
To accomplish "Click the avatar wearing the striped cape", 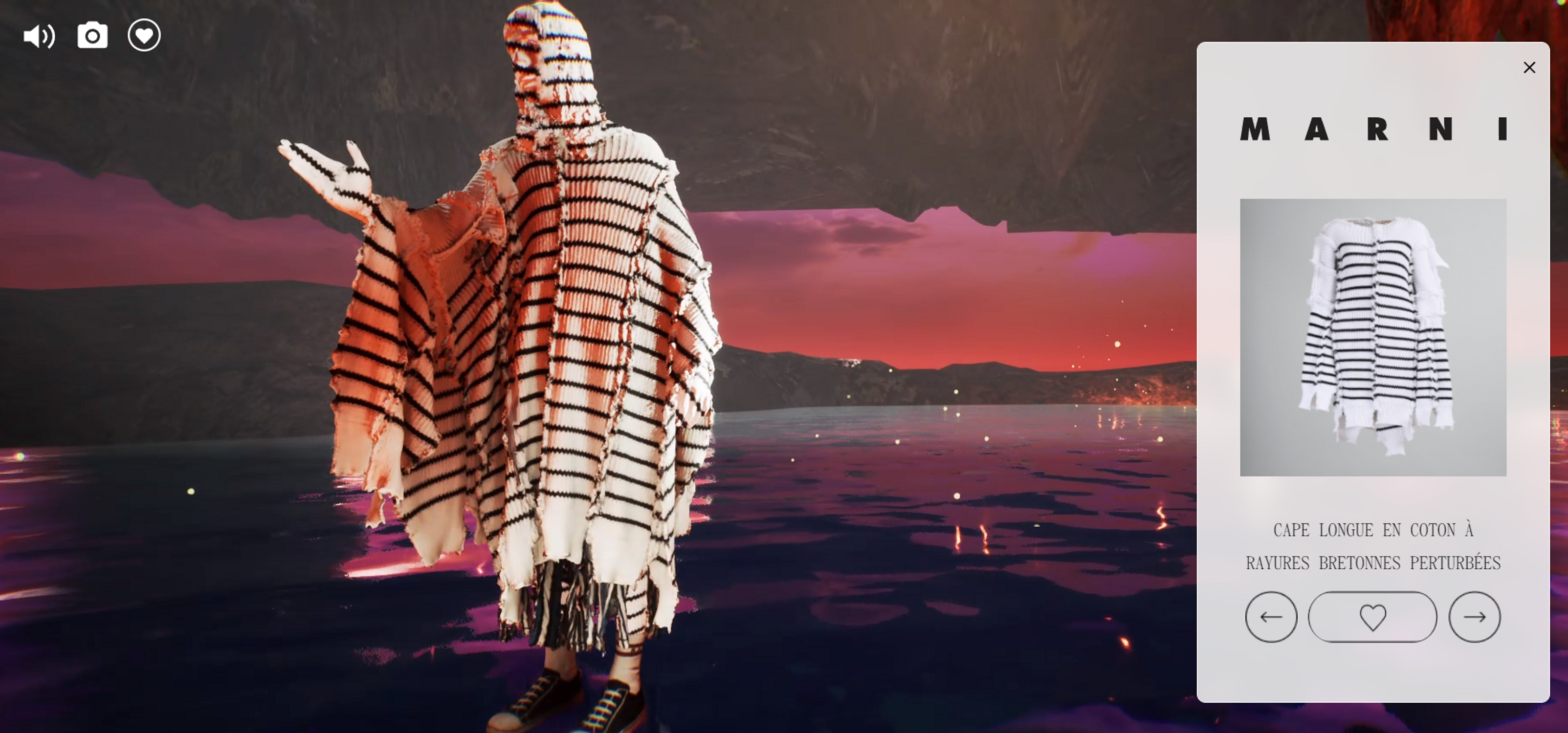I will [x=548, y=365].
